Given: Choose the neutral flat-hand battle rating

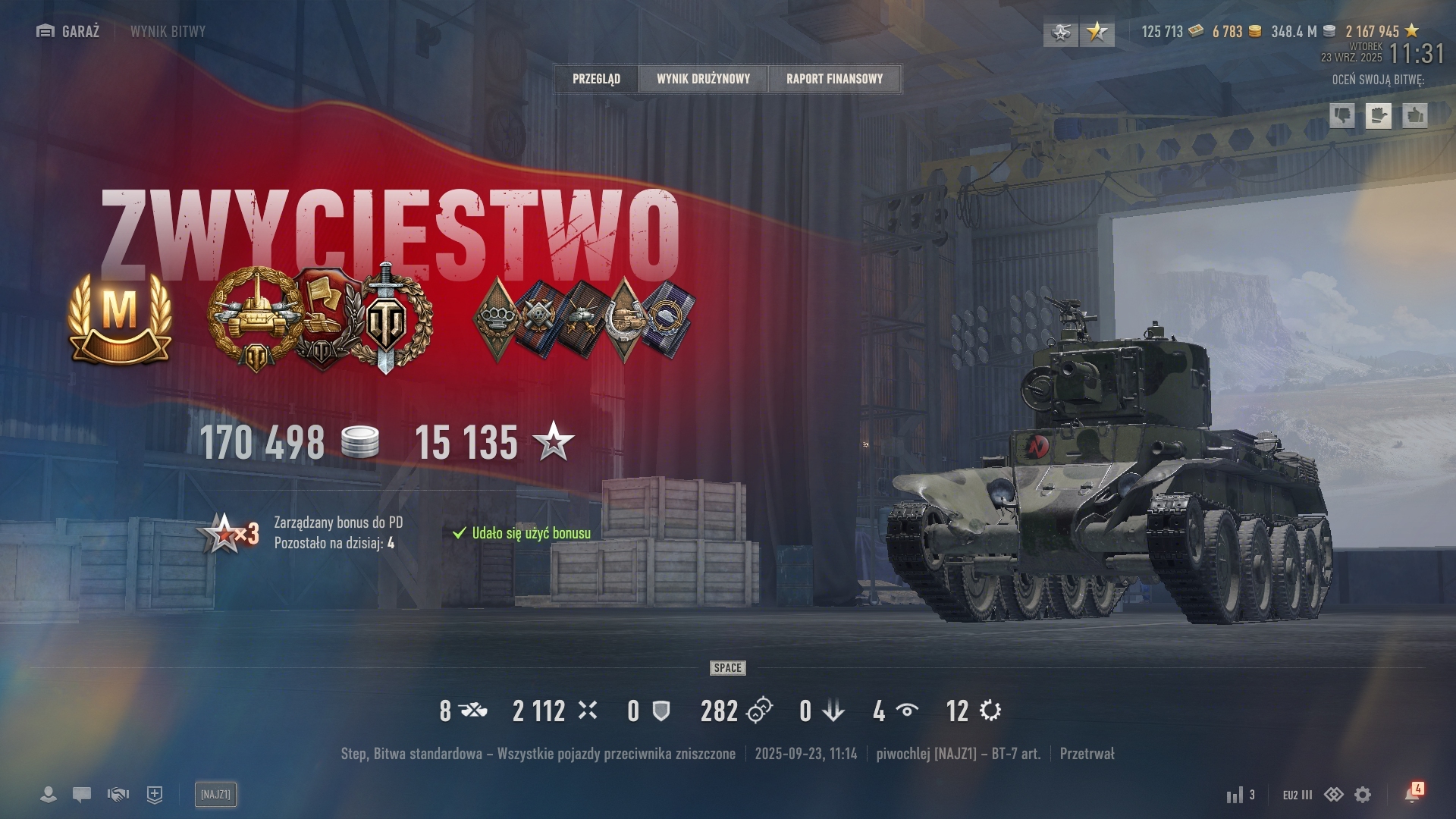Looking at the screenshot, I should pyautogui.click(x=1379, y=115).
